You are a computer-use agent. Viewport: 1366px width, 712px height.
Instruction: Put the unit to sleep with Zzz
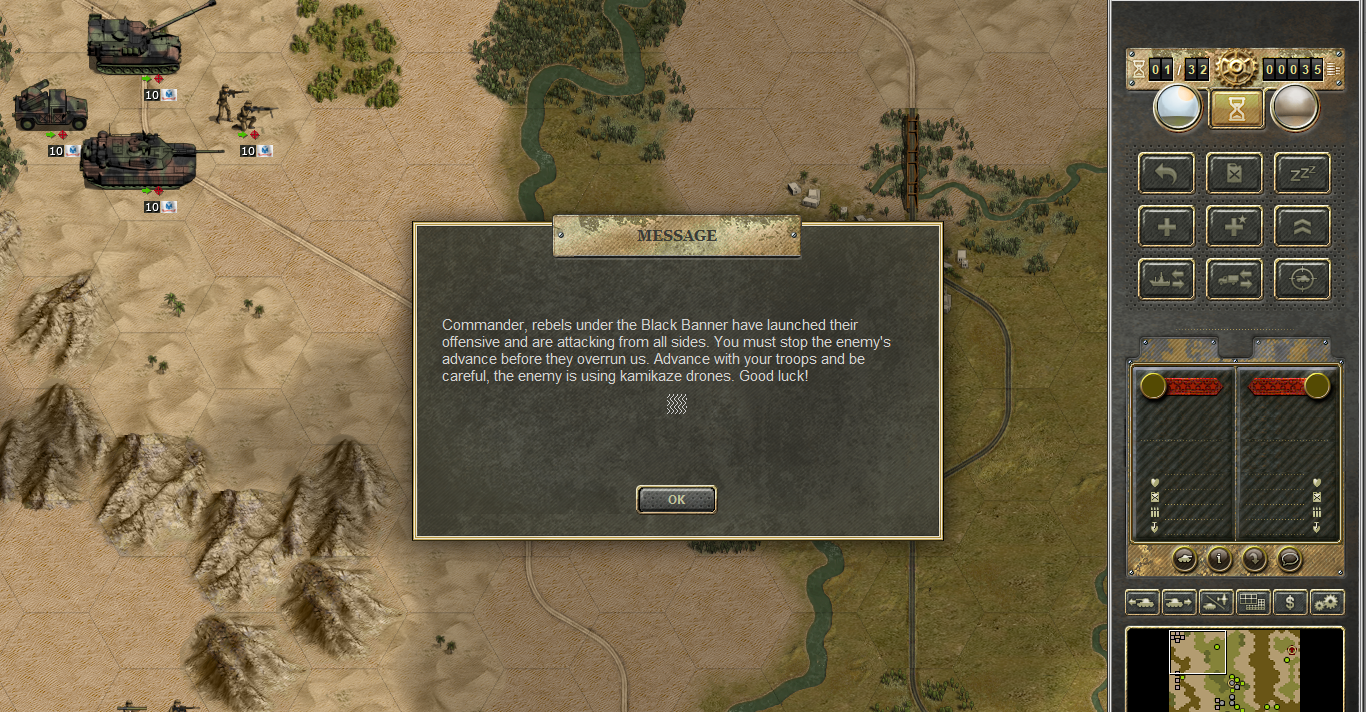(1301, 173)
